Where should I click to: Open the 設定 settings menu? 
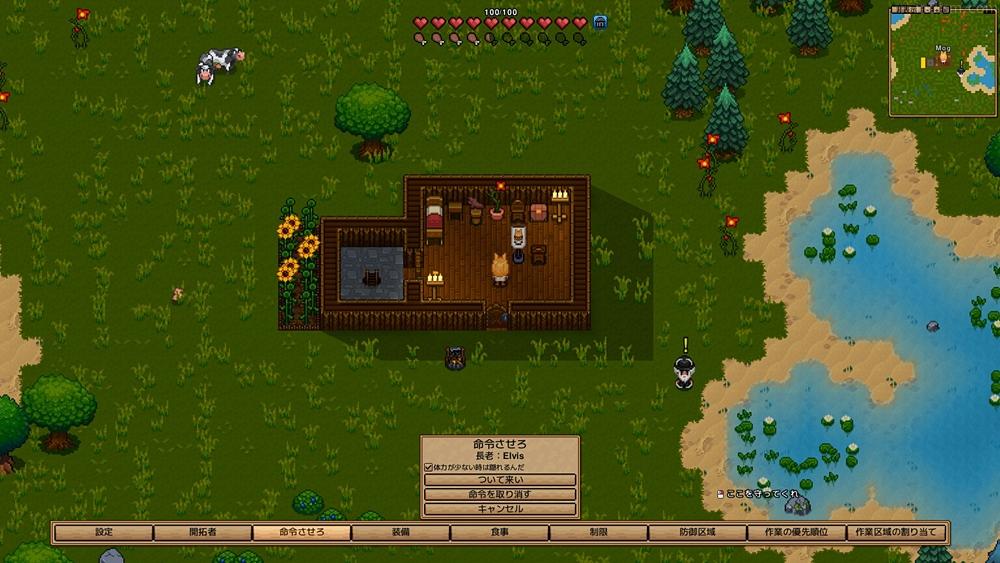point(104,532)
